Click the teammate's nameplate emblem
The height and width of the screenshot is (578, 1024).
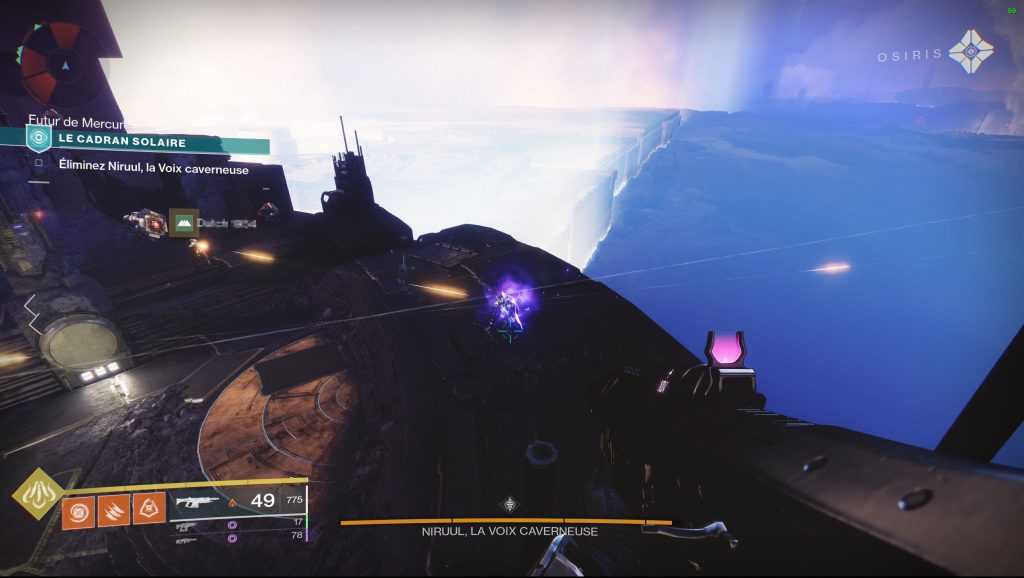tap(182, 222)
